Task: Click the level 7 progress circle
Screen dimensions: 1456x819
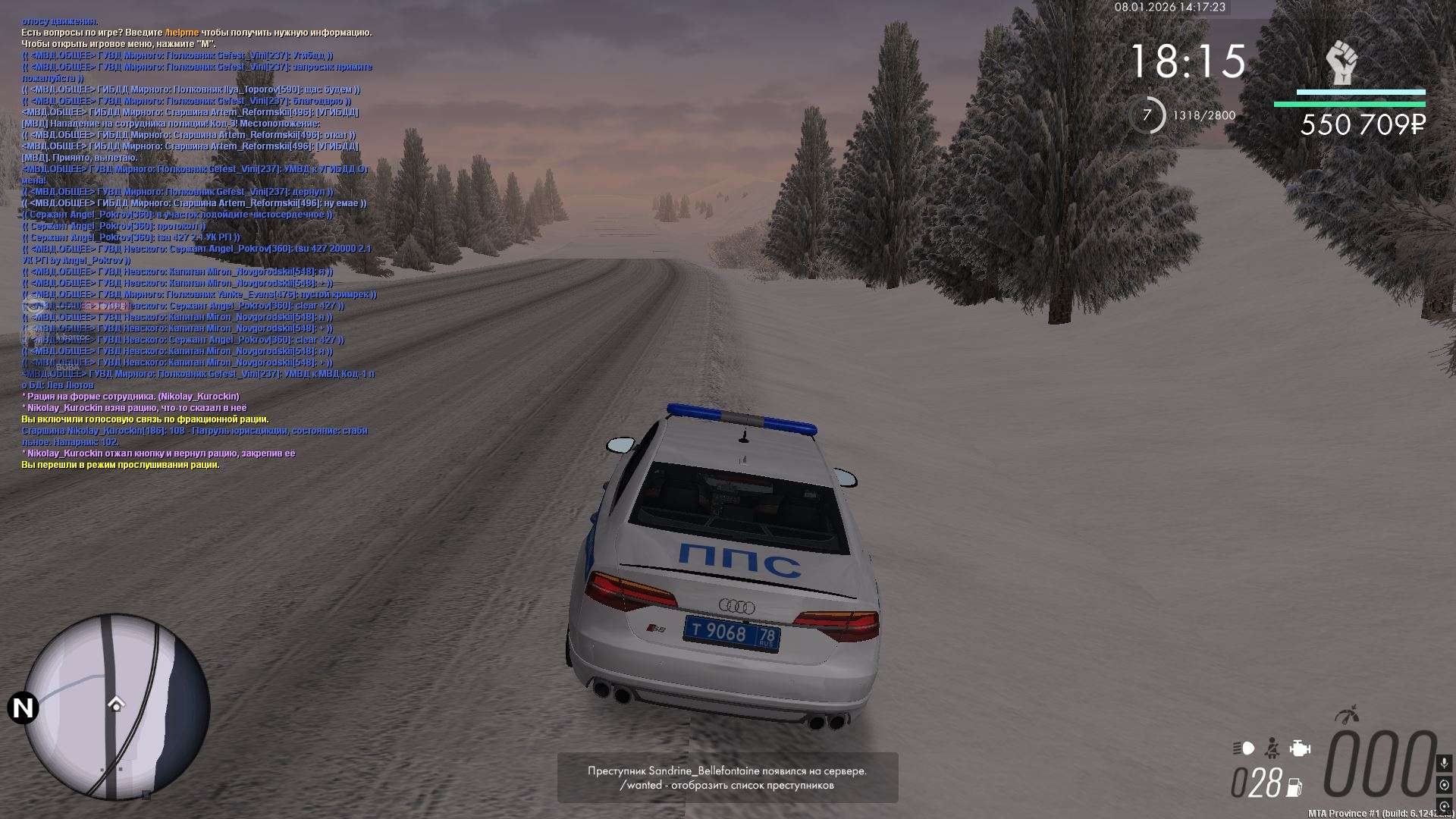Action: pos(1147,115)
